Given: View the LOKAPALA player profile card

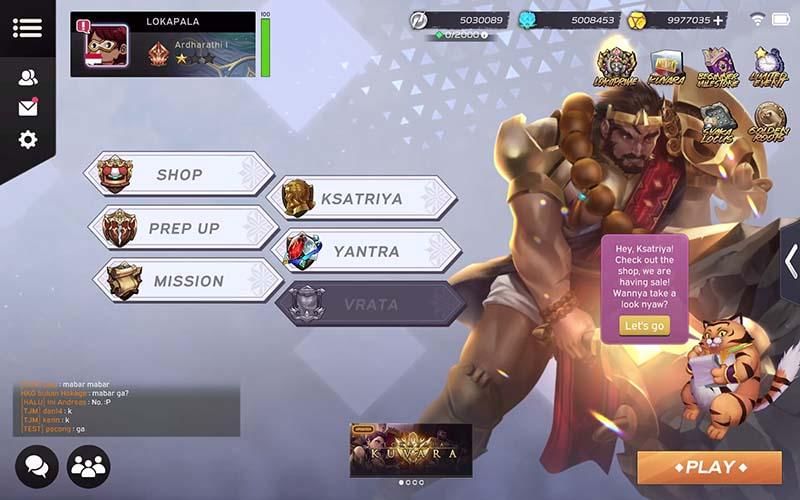Looking at the screenshot, I should click(163, 44).
